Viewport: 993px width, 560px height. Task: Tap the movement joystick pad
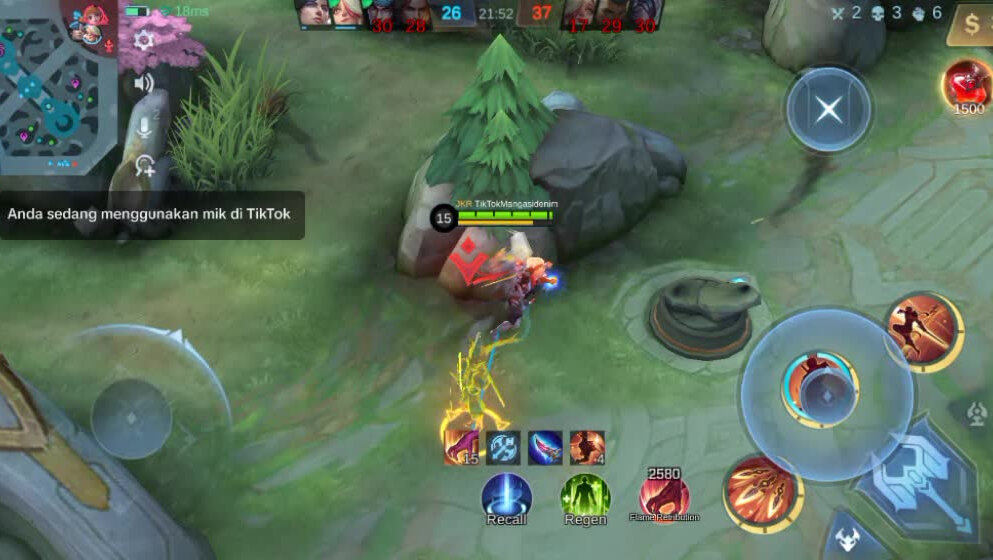(x=131, y=417)
